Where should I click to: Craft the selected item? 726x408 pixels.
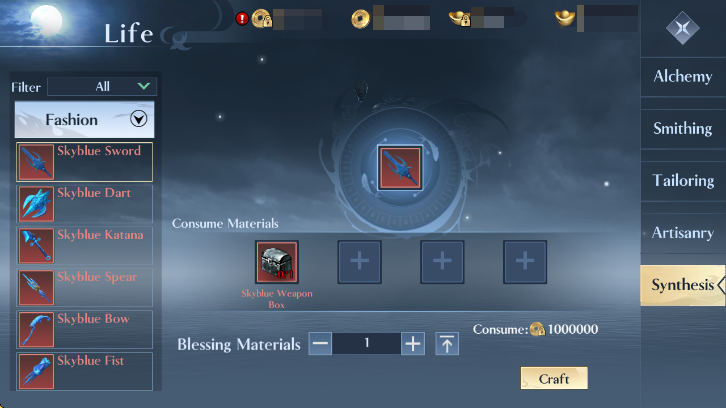pos(554,379)
